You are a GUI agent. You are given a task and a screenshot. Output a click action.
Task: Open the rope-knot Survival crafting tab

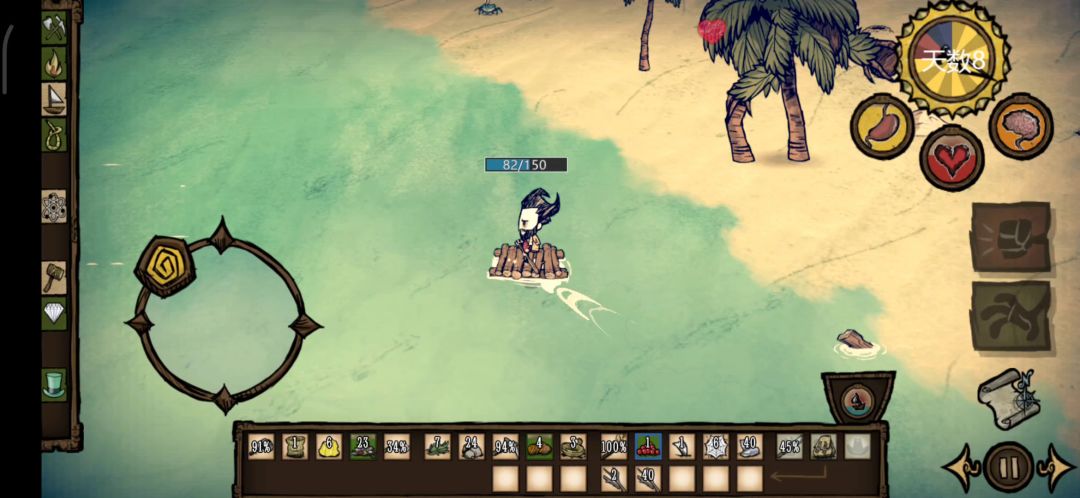[x=53, y=135]
